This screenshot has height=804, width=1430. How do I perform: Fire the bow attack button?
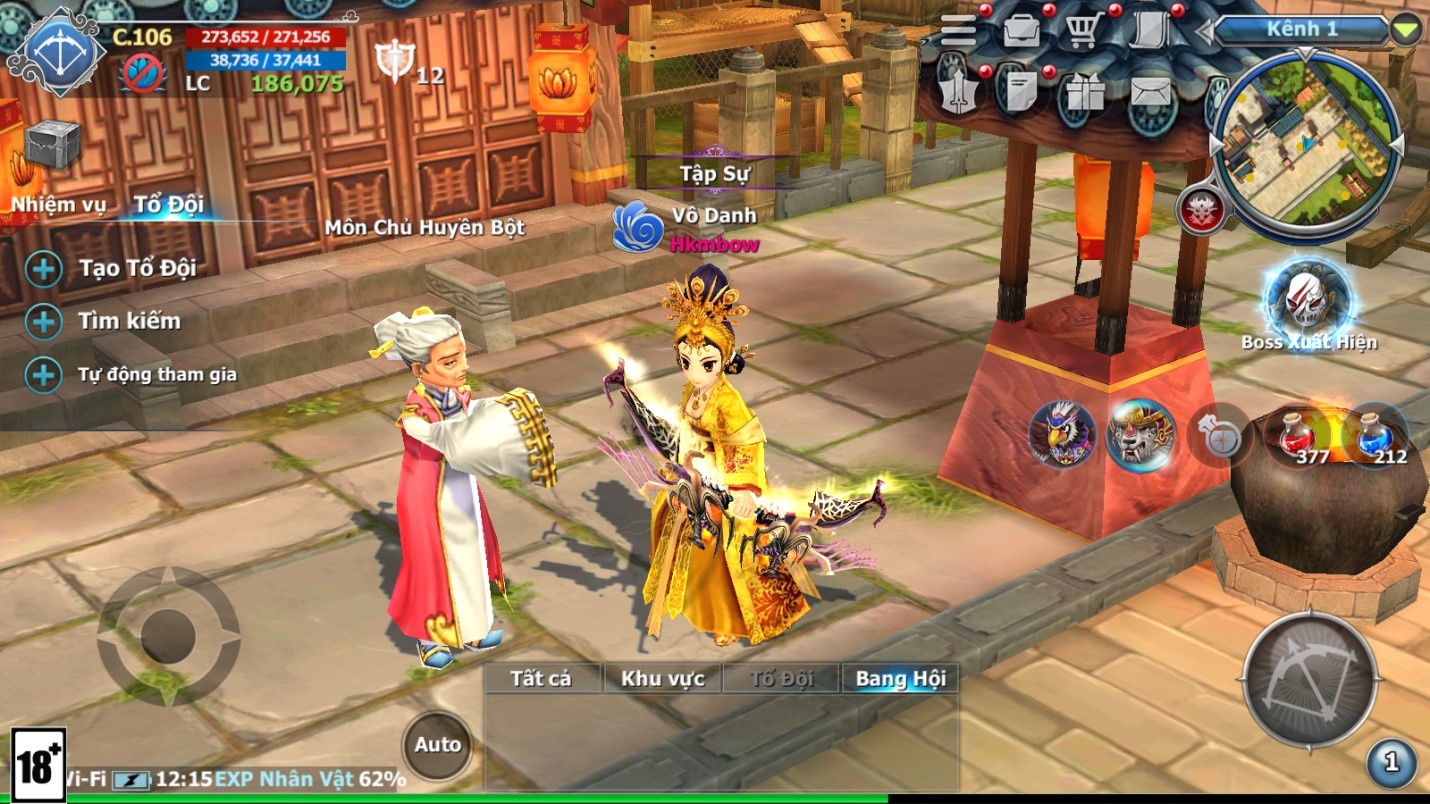[1310, 680]
